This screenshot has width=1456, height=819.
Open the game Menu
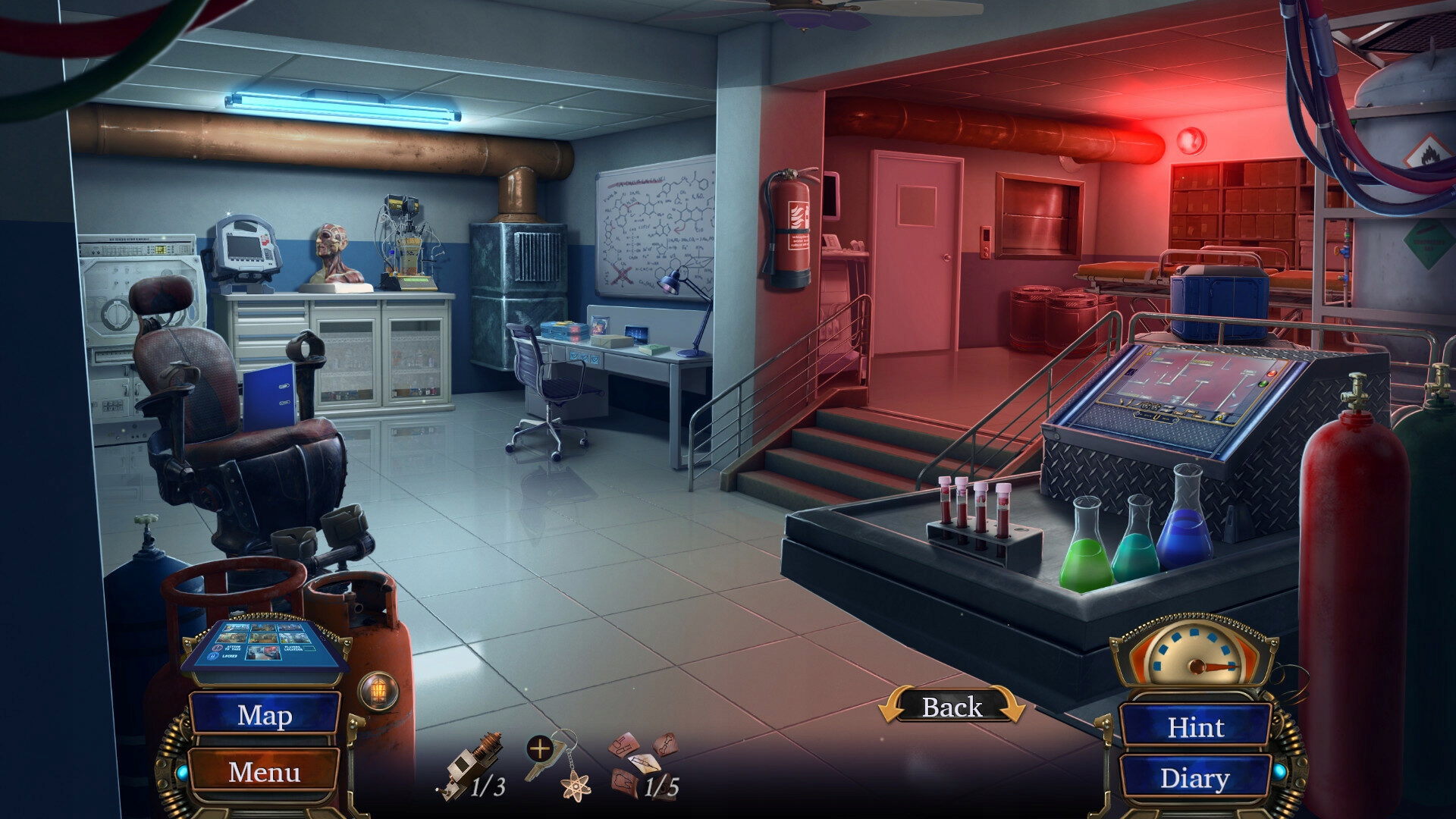[x=264, y=771]
